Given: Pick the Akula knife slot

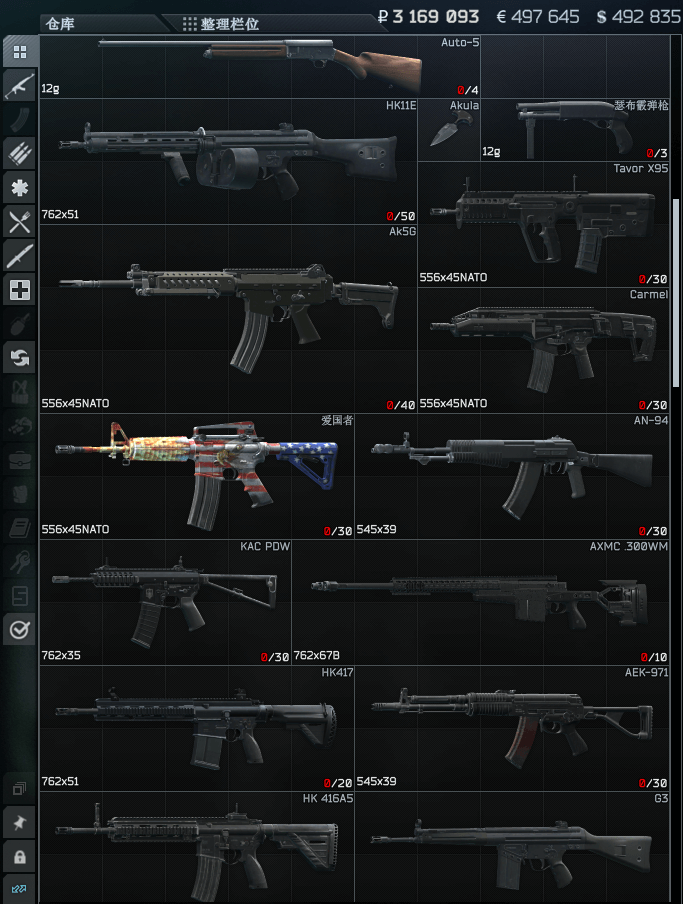Looking at the screenshot, I should click(x=448, y=130).
